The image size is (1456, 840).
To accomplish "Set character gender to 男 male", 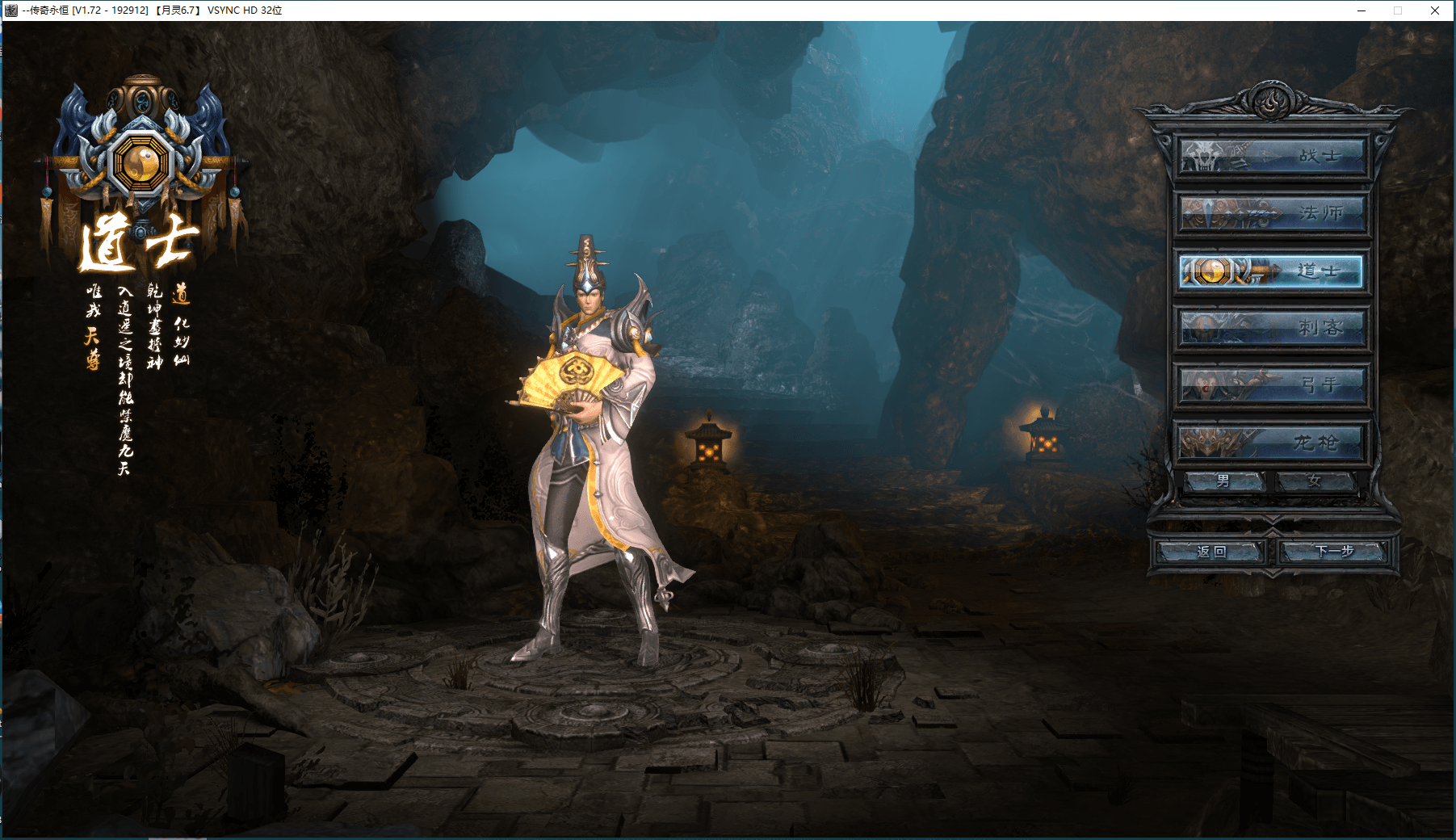I will [x=1224, y=481].
